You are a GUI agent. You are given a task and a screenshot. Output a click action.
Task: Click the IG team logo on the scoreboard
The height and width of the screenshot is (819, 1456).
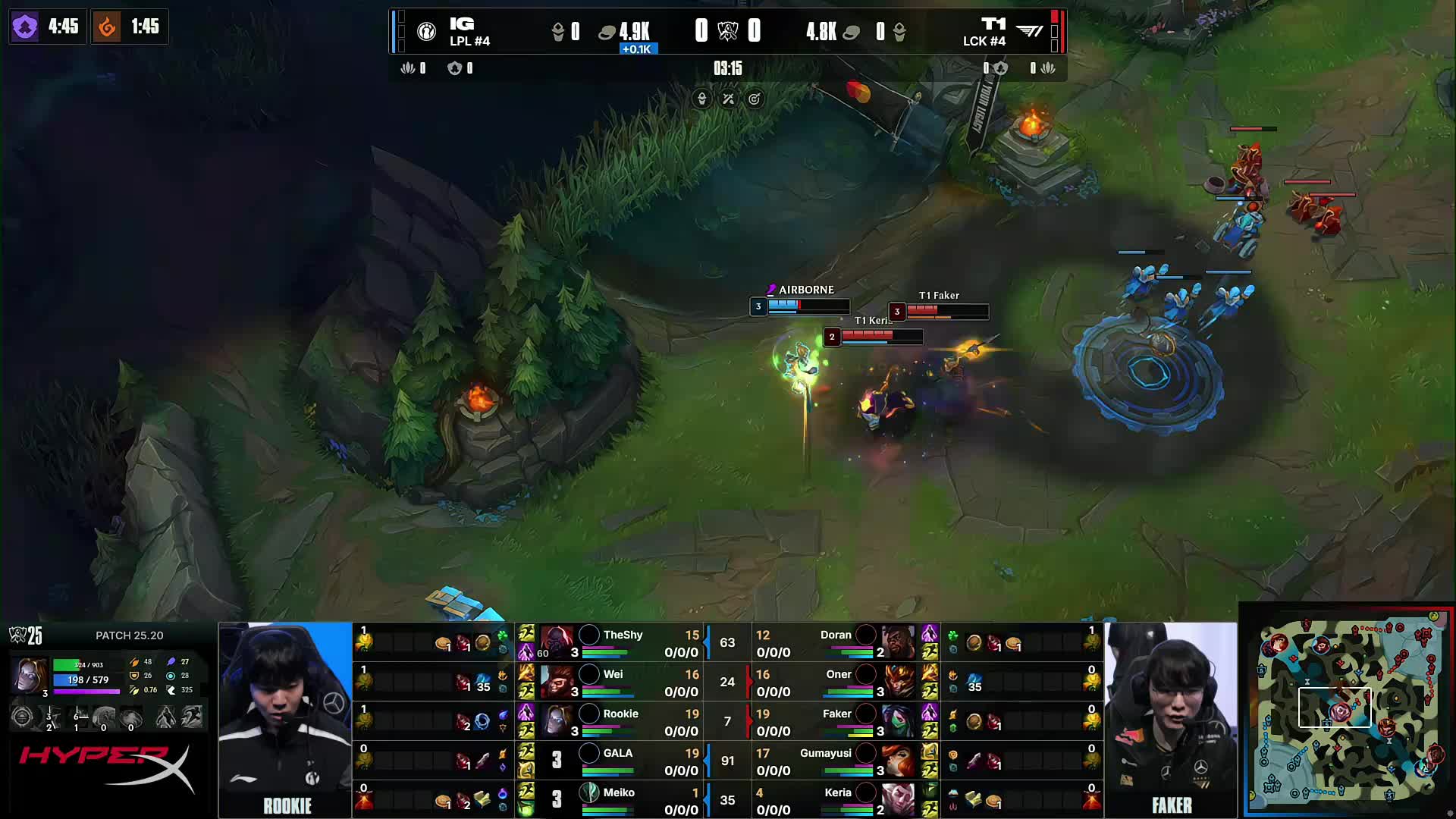[427, 30]
